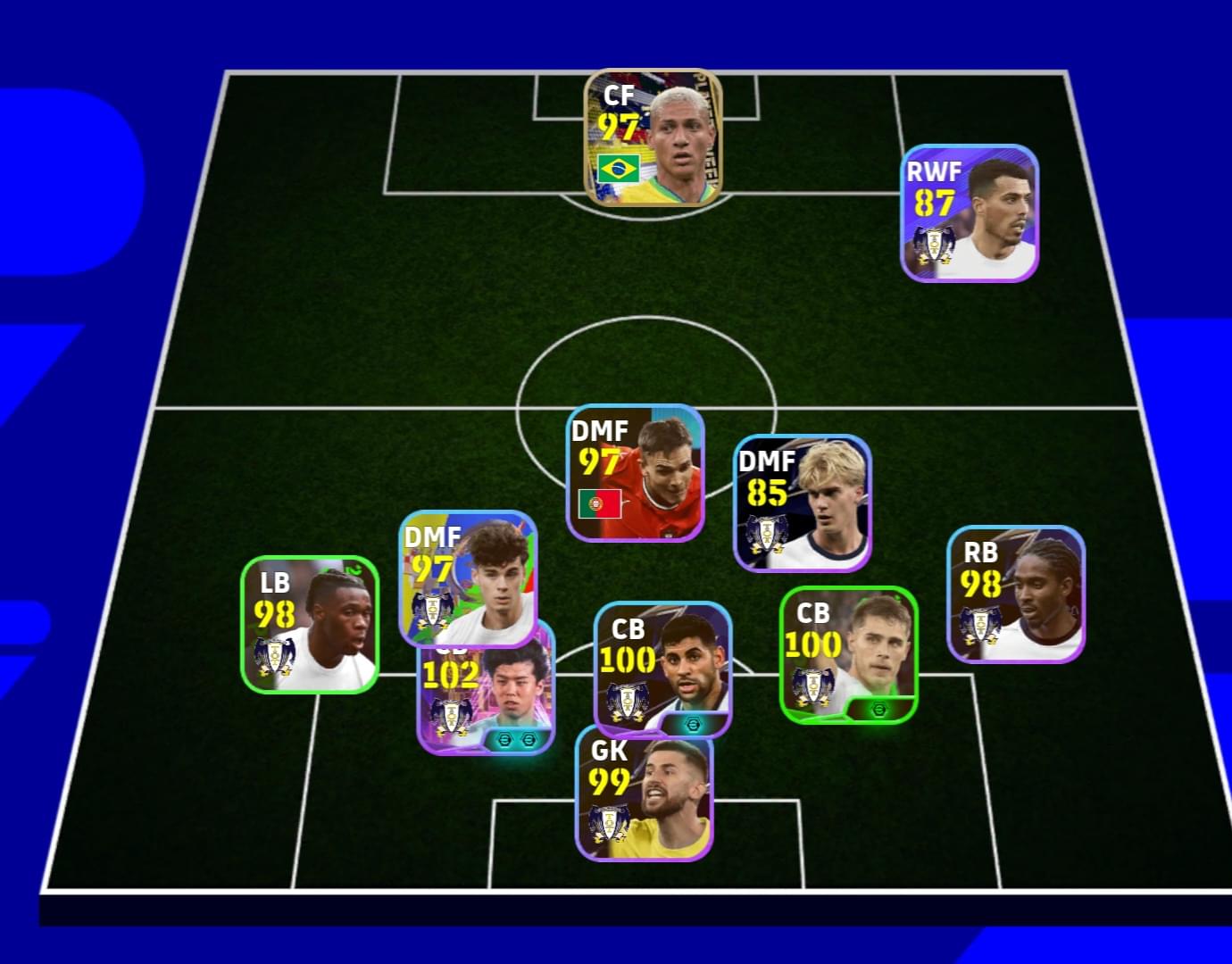Select the CF 97 Brazil striker card

(x=653, y=138)
